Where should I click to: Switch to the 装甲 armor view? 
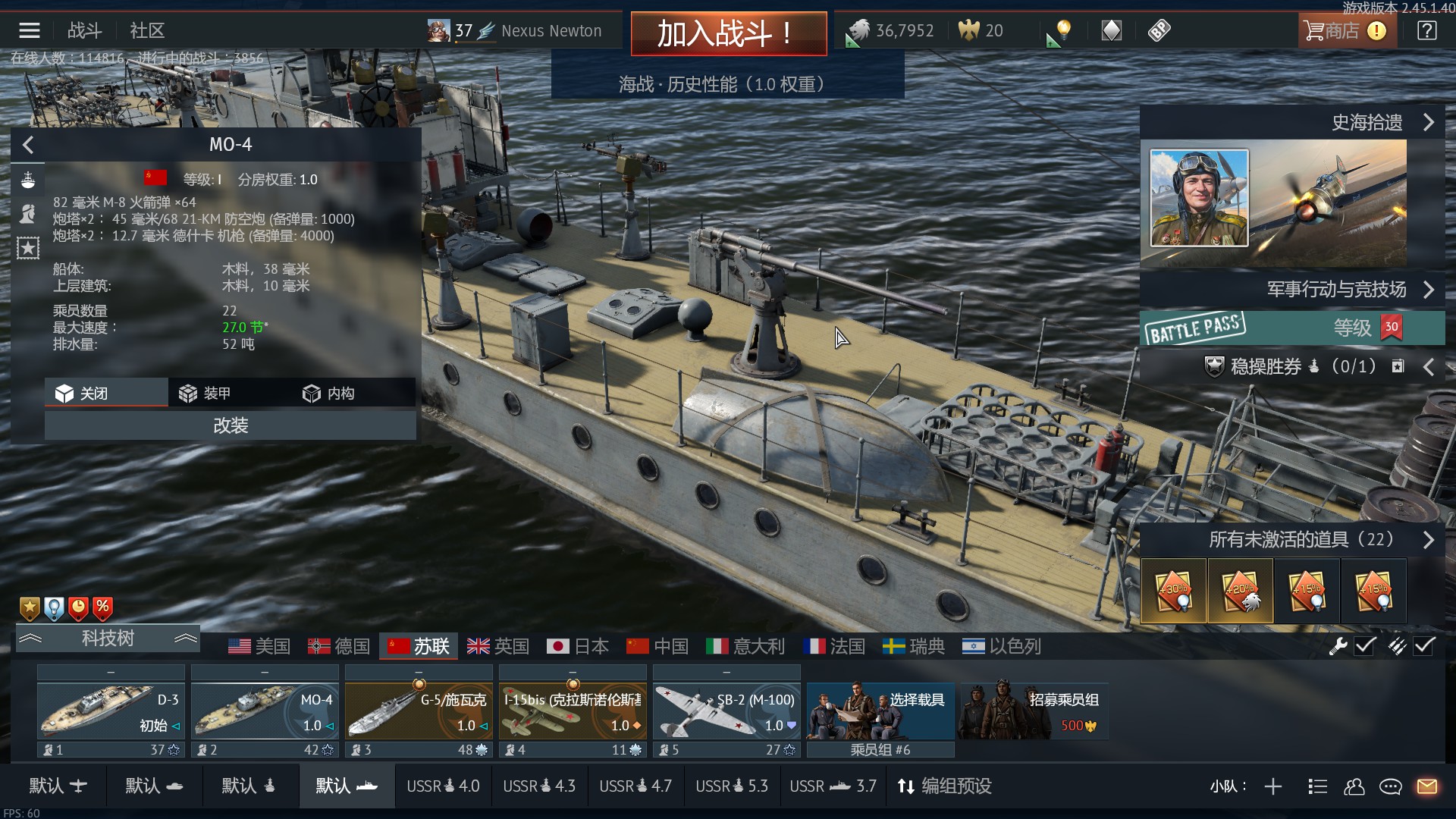point(205,393)
